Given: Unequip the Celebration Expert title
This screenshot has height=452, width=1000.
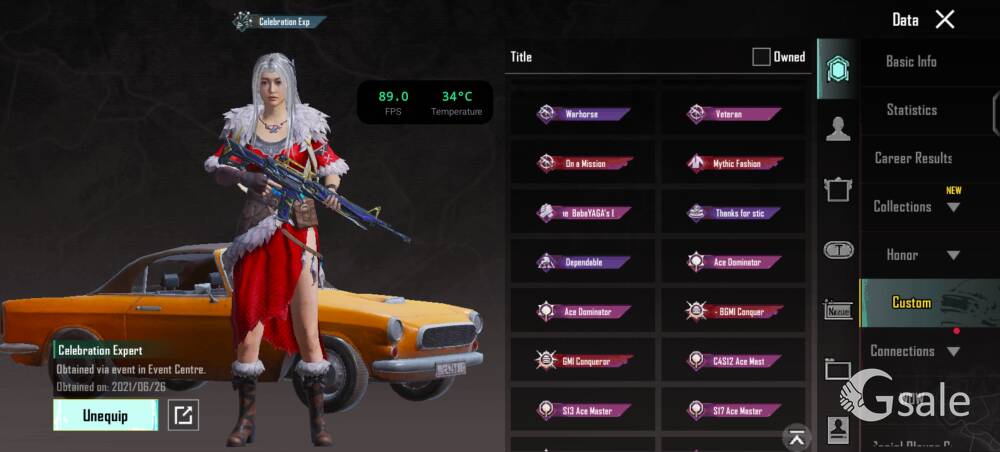Looking at the screenshot, I should pyautogui.click(x=105, y=415).
